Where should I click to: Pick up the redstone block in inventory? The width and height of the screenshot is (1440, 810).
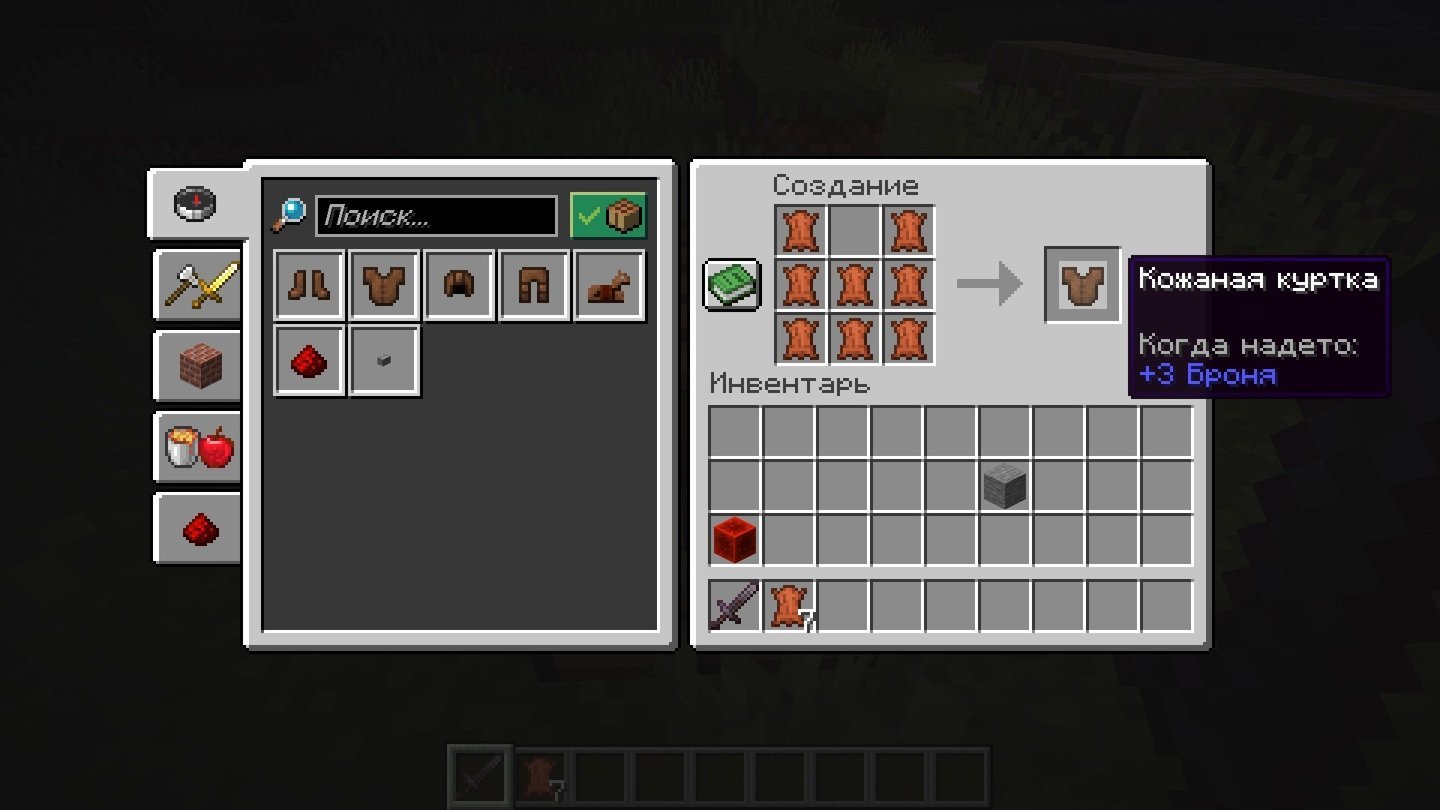click(x=735, y=540)
